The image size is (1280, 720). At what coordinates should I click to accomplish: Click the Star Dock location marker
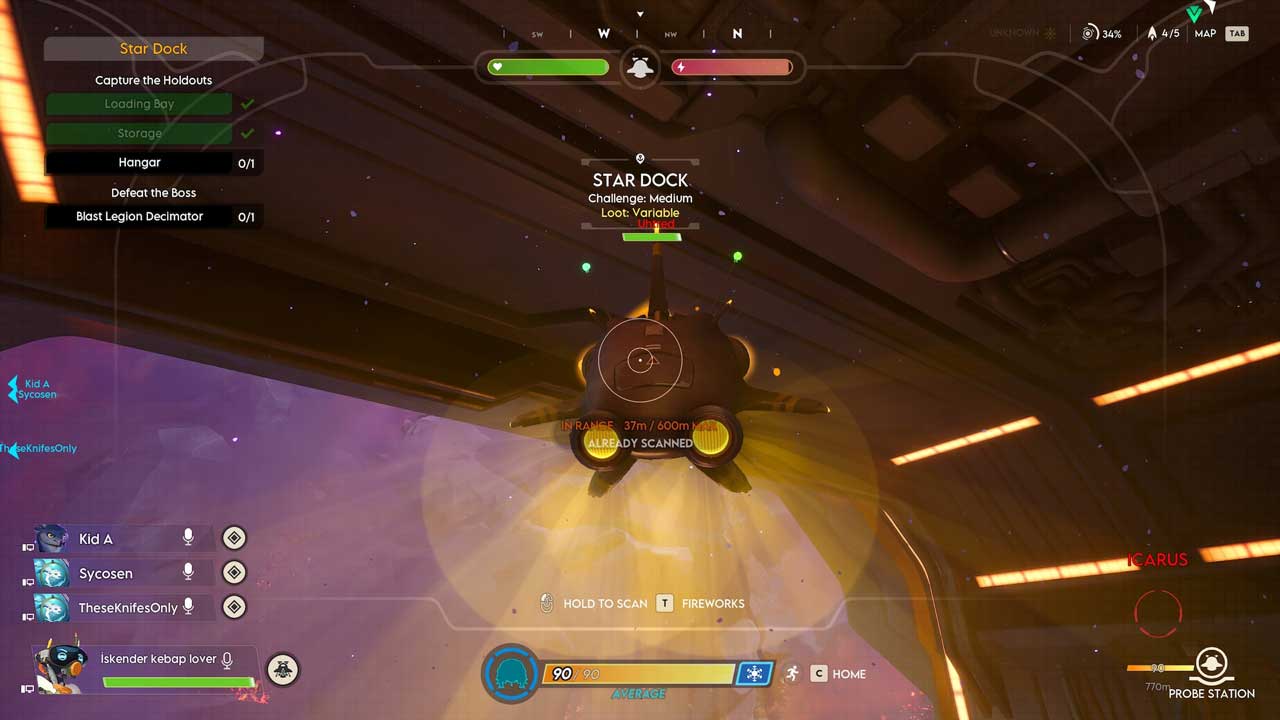pyautogui.click(x=640, y=159)
